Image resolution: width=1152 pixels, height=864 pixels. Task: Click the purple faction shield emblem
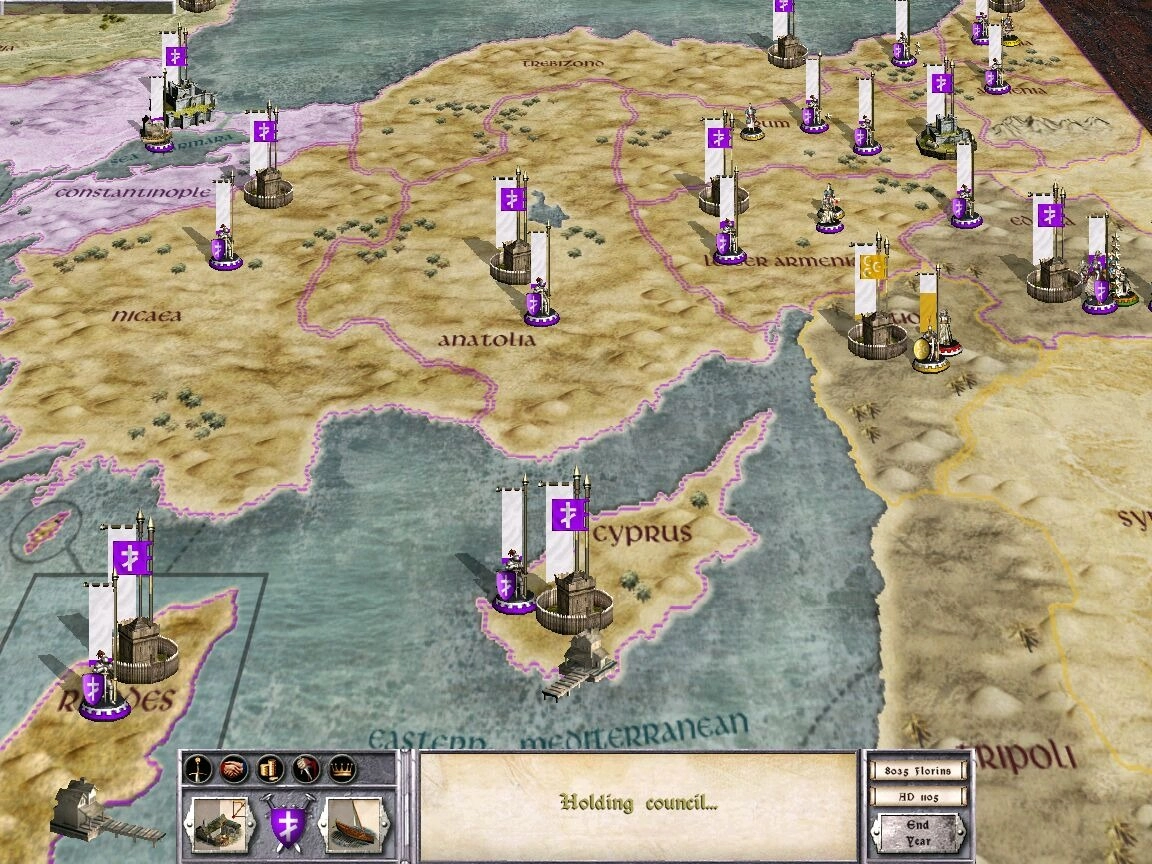click(x=287, y=821)
